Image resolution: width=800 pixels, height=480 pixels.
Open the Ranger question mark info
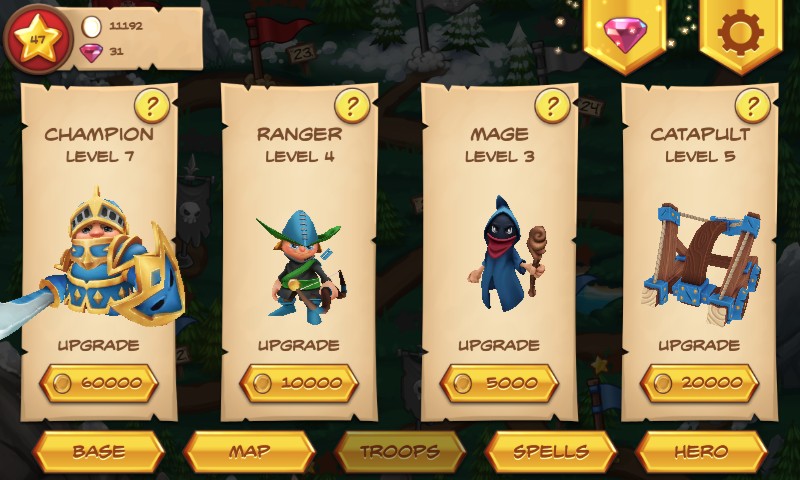351,103
